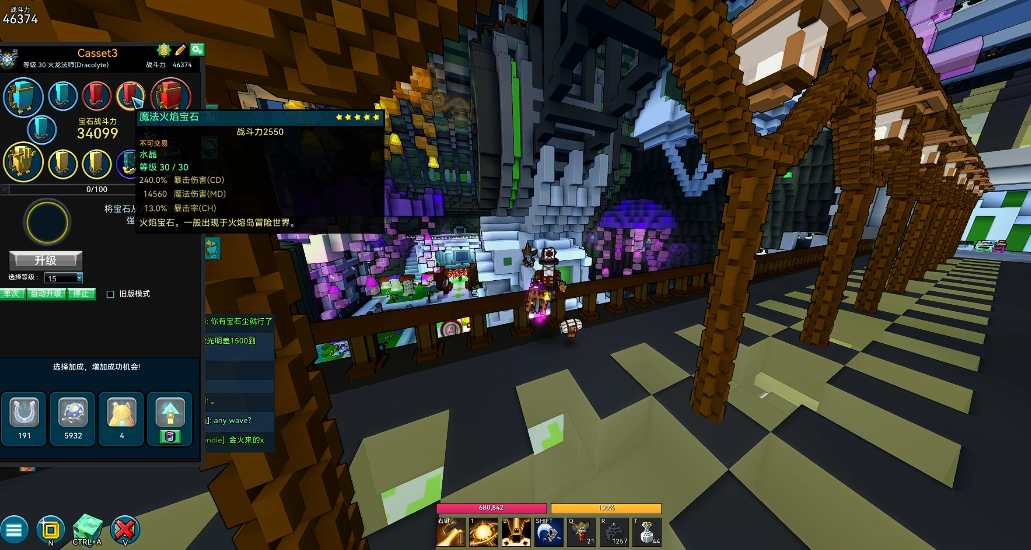Click the yellow square N icon
This screenshot has height=550, width=1031.
pyautogui.click(x=50, y=529)
